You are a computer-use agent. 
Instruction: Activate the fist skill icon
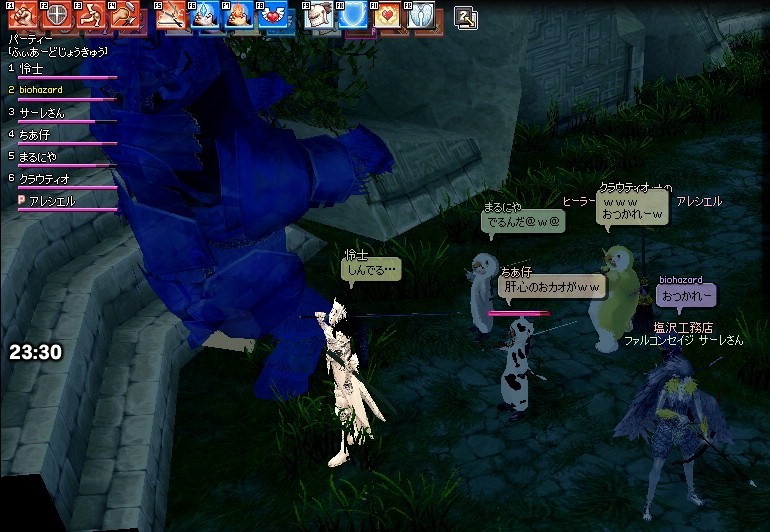[23, 15]
